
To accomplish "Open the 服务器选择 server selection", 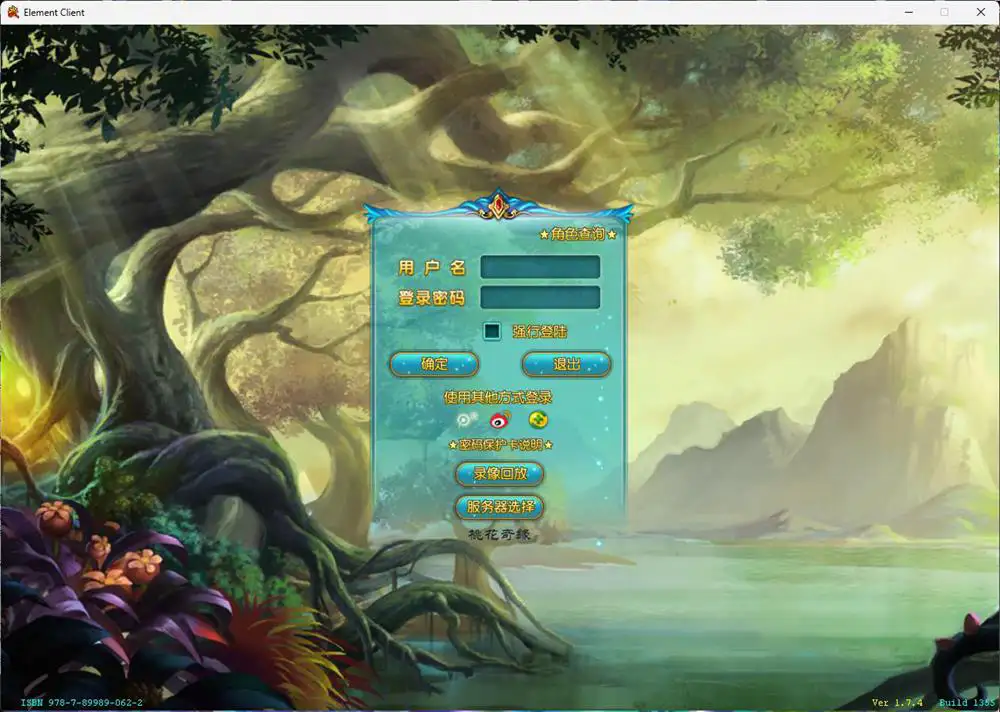I will [500, 507].
